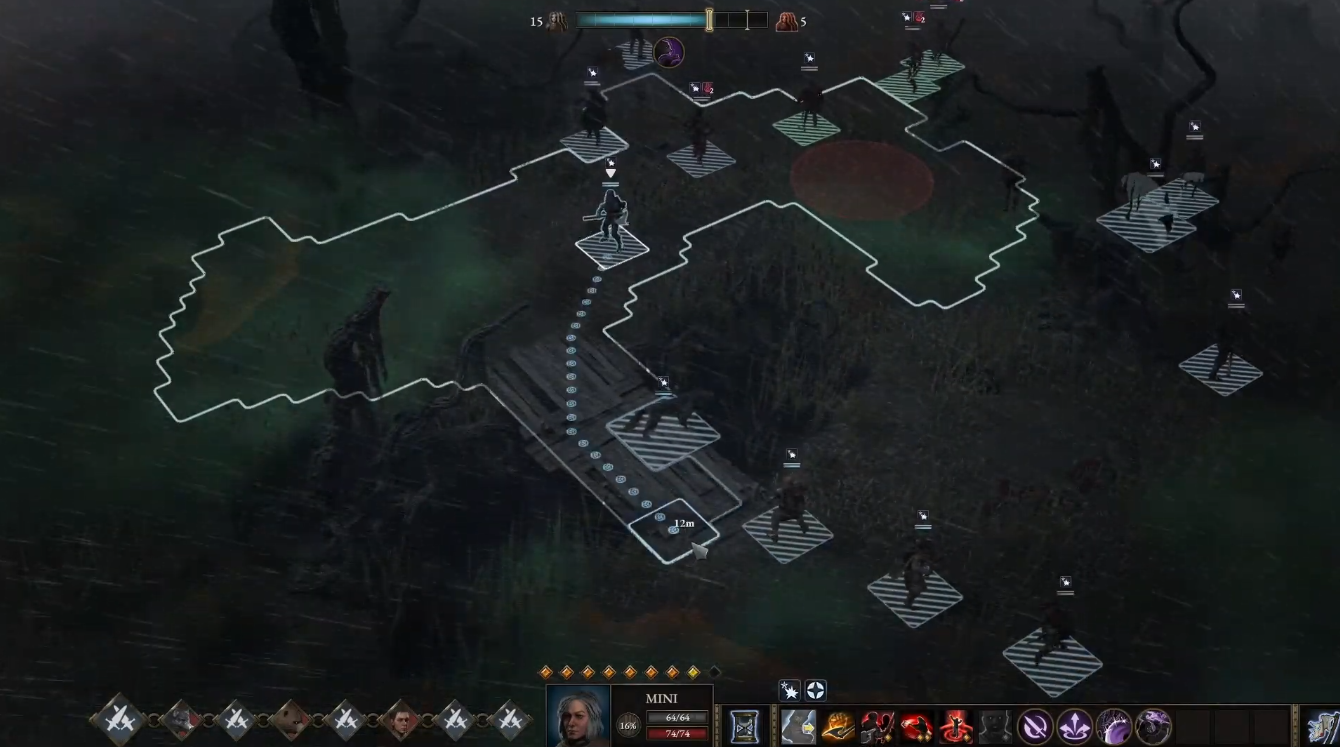Select the greyed-out dark face ability

(995, 727)
